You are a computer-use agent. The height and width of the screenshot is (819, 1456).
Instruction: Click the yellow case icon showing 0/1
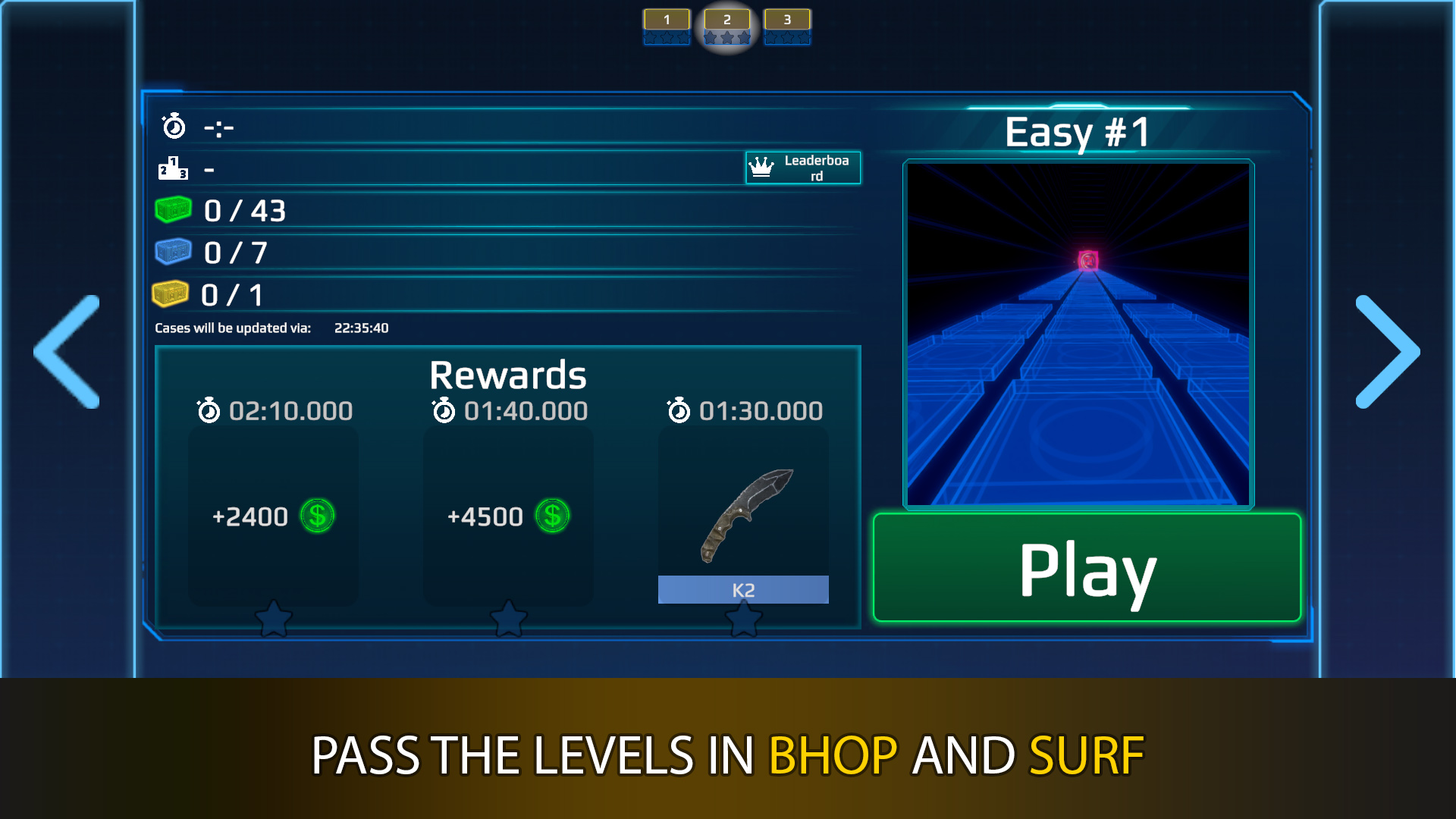tap(171, 294)
